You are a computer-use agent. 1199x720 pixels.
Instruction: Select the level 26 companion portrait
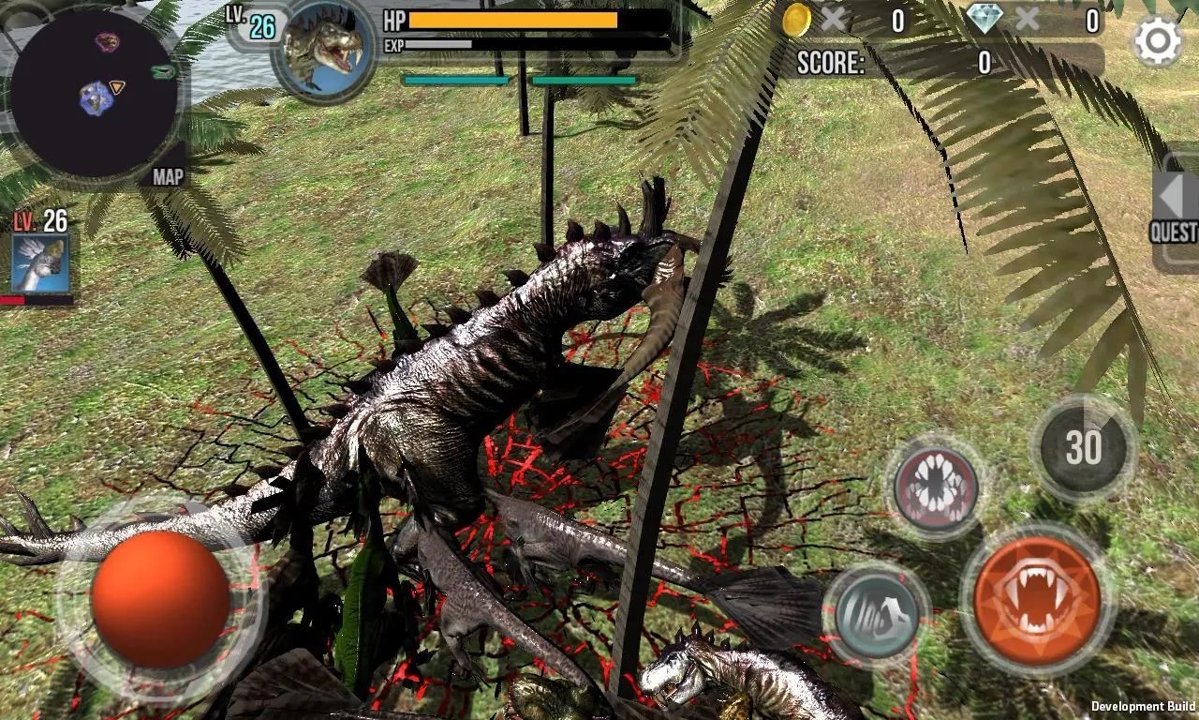40,262
